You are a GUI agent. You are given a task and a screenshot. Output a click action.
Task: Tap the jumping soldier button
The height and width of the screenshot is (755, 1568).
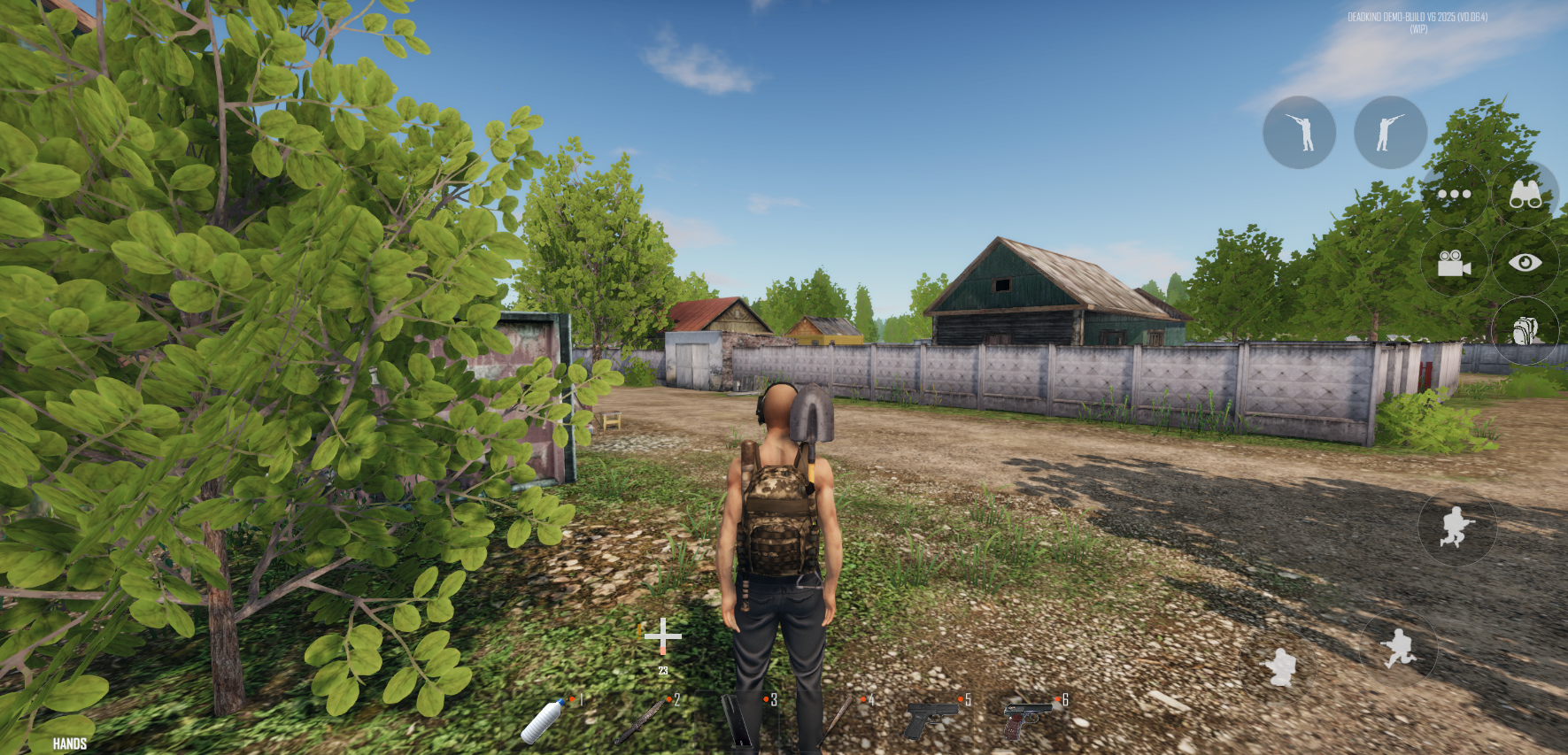click(1456, 528)
